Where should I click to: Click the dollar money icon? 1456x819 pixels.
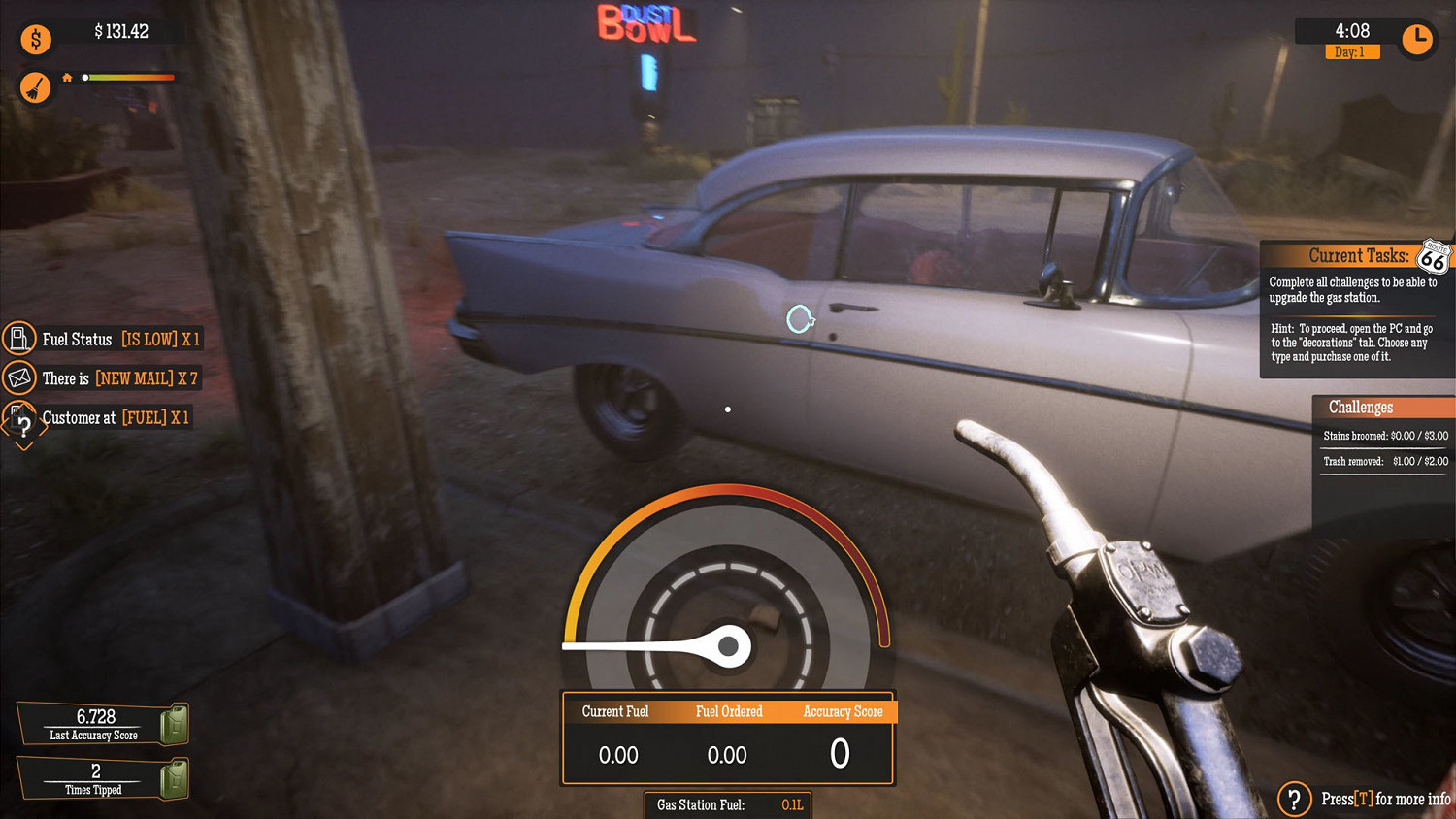(36, 40)
